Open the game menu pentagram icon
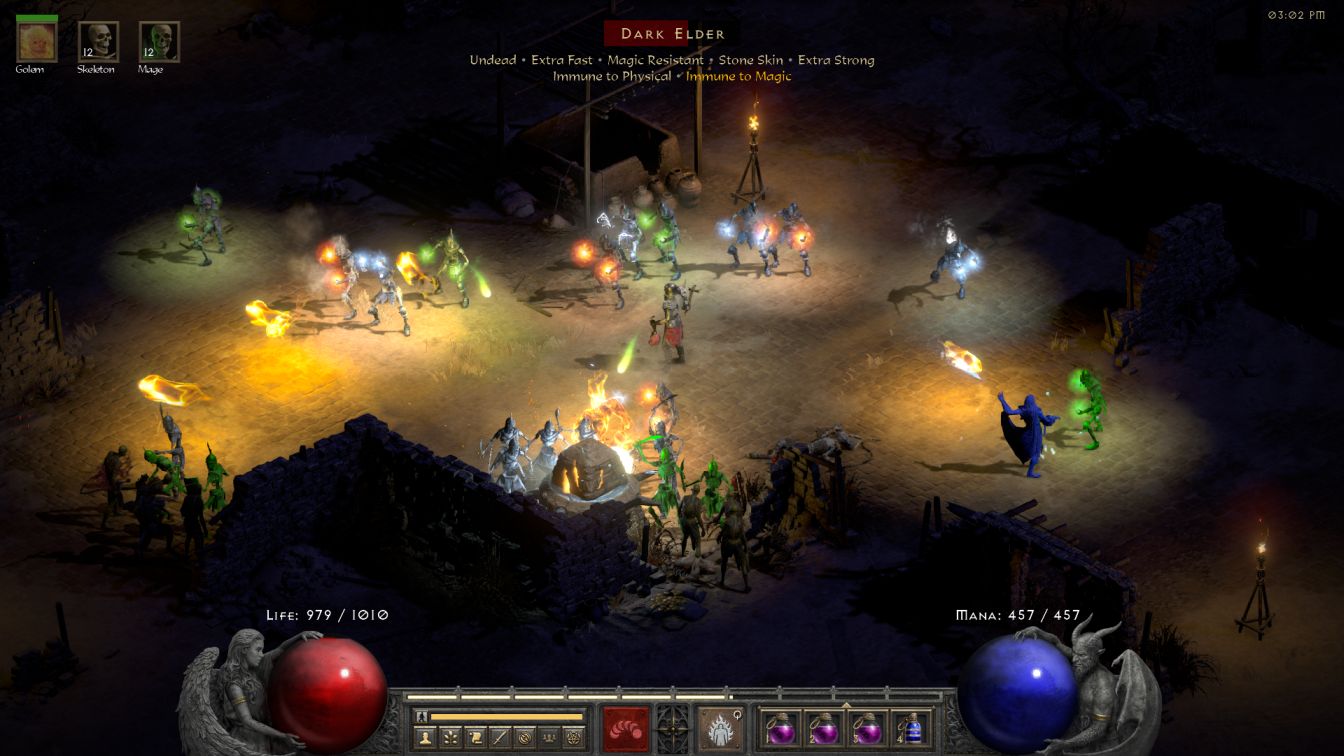This screenshot has height=756, width=1344. point(573,737)
